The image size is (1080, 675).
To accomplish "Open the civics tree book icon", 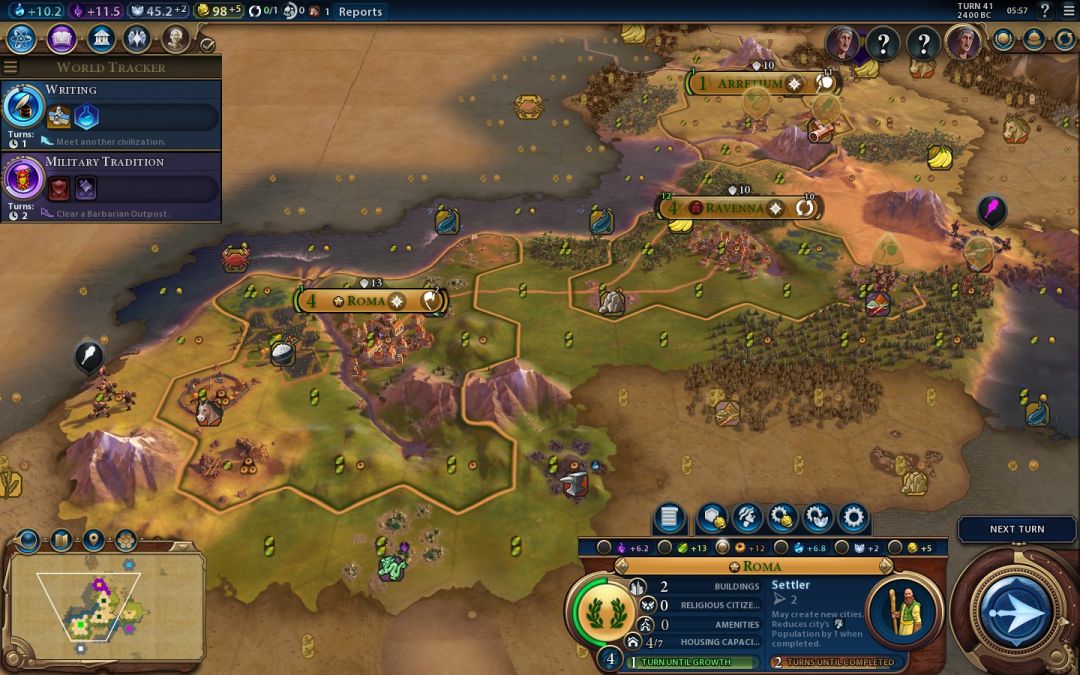I will (61, 40).
